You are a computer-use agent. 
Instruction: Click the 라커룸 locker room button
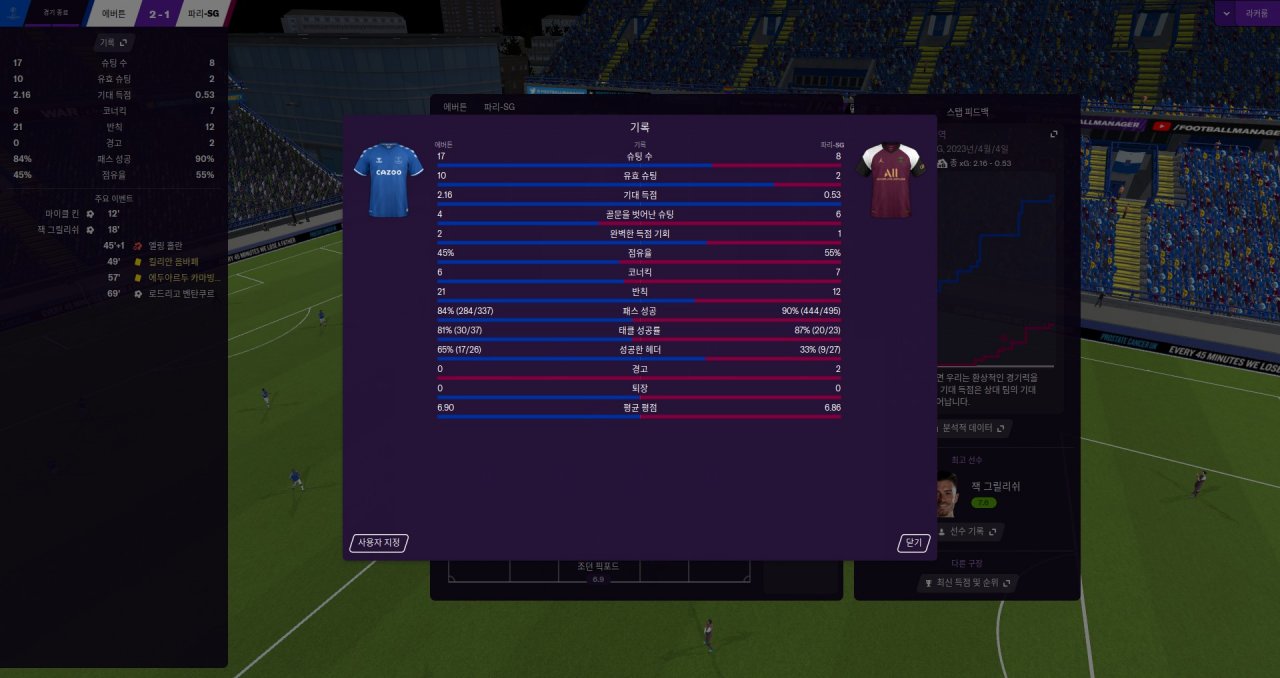click(x=1256, y=13)
